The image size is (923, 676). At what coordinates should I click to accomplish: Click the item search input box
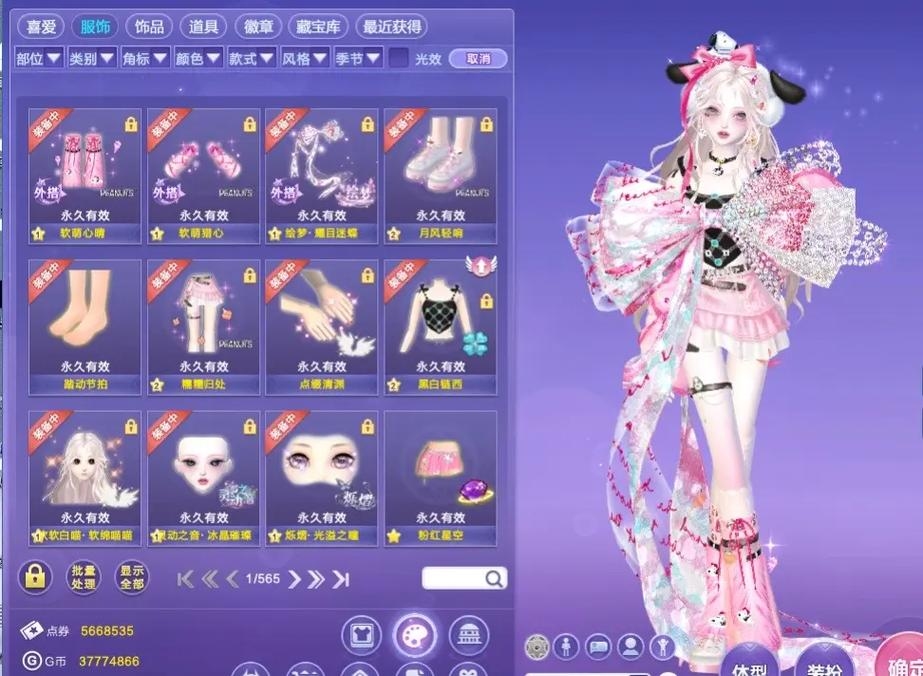[x=455, y=578]
